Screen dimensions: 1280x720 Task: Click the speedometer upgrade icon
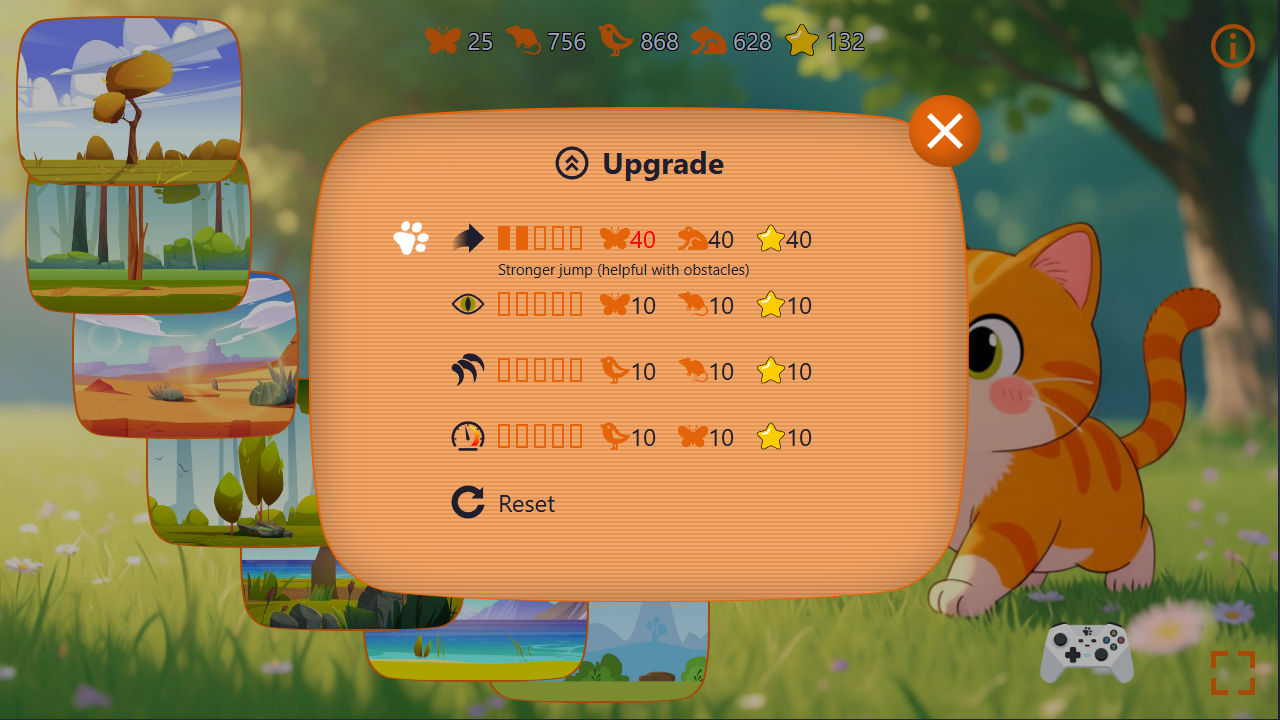pyautogui.click(x=466, y=436)
